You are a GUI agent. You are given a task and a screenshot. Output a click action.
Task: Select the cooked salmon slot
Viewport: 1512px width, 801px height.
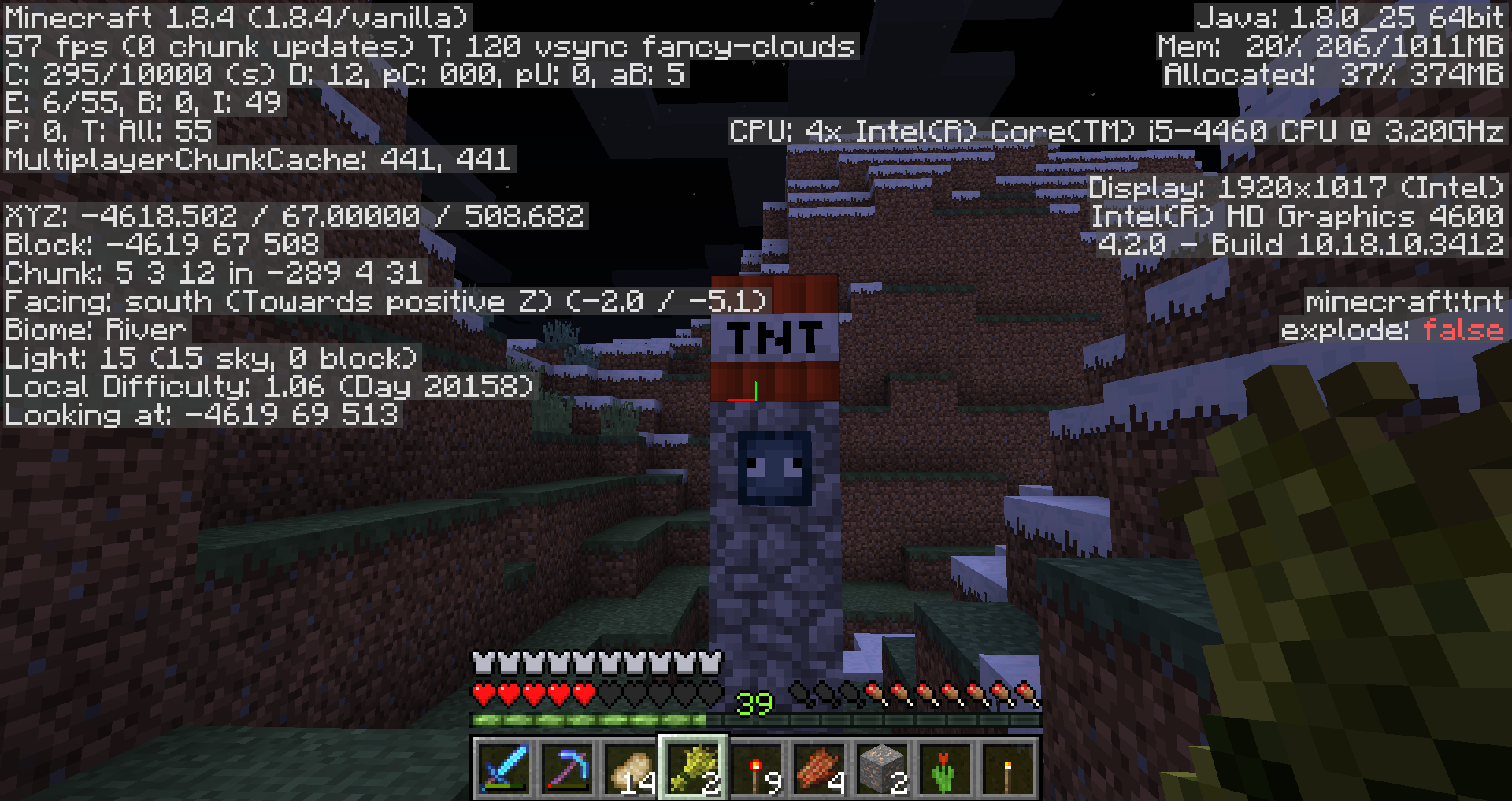click(x=819, y=768)
